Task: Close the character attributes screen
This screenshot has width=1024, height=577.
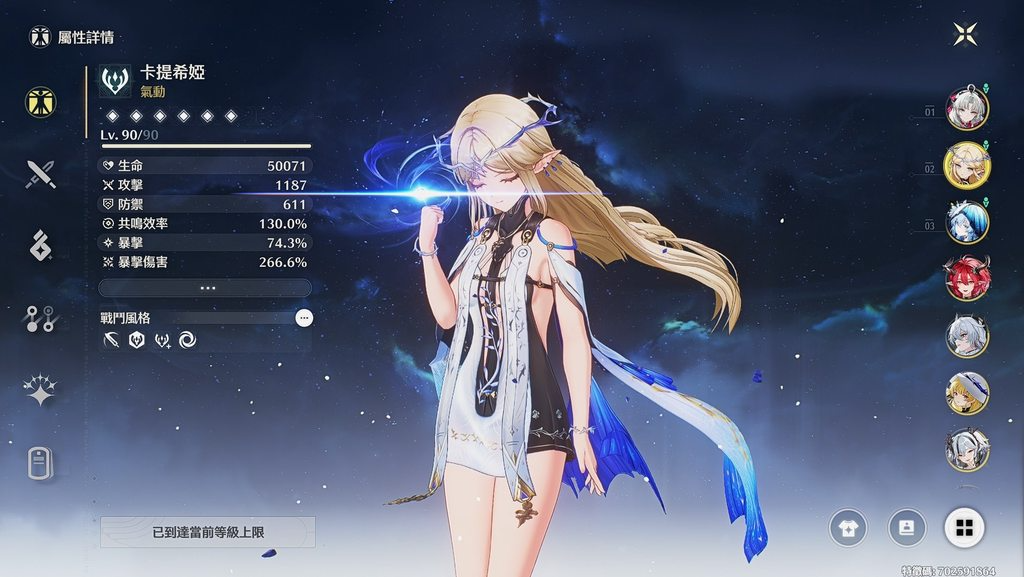Action: [965, 35]
